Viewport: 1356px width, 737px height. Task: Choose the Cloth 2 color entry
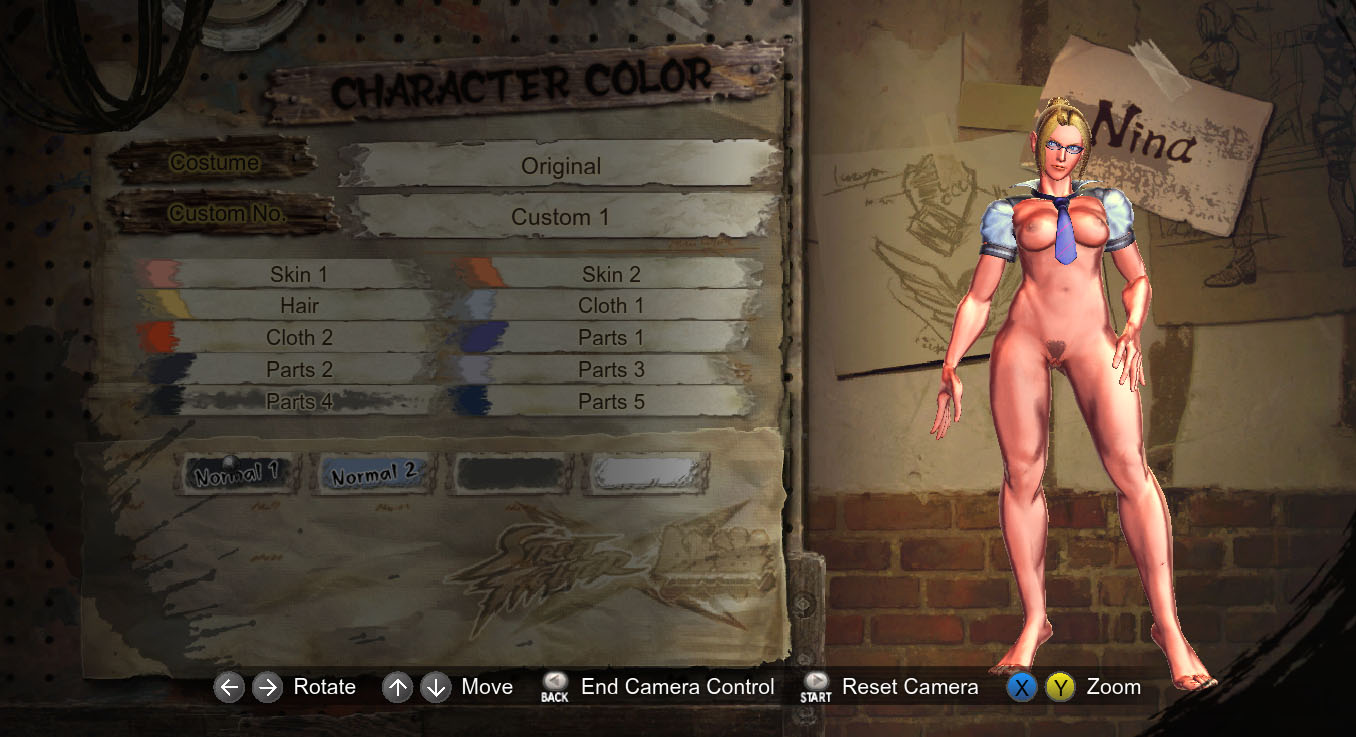(x=298, y=338)
